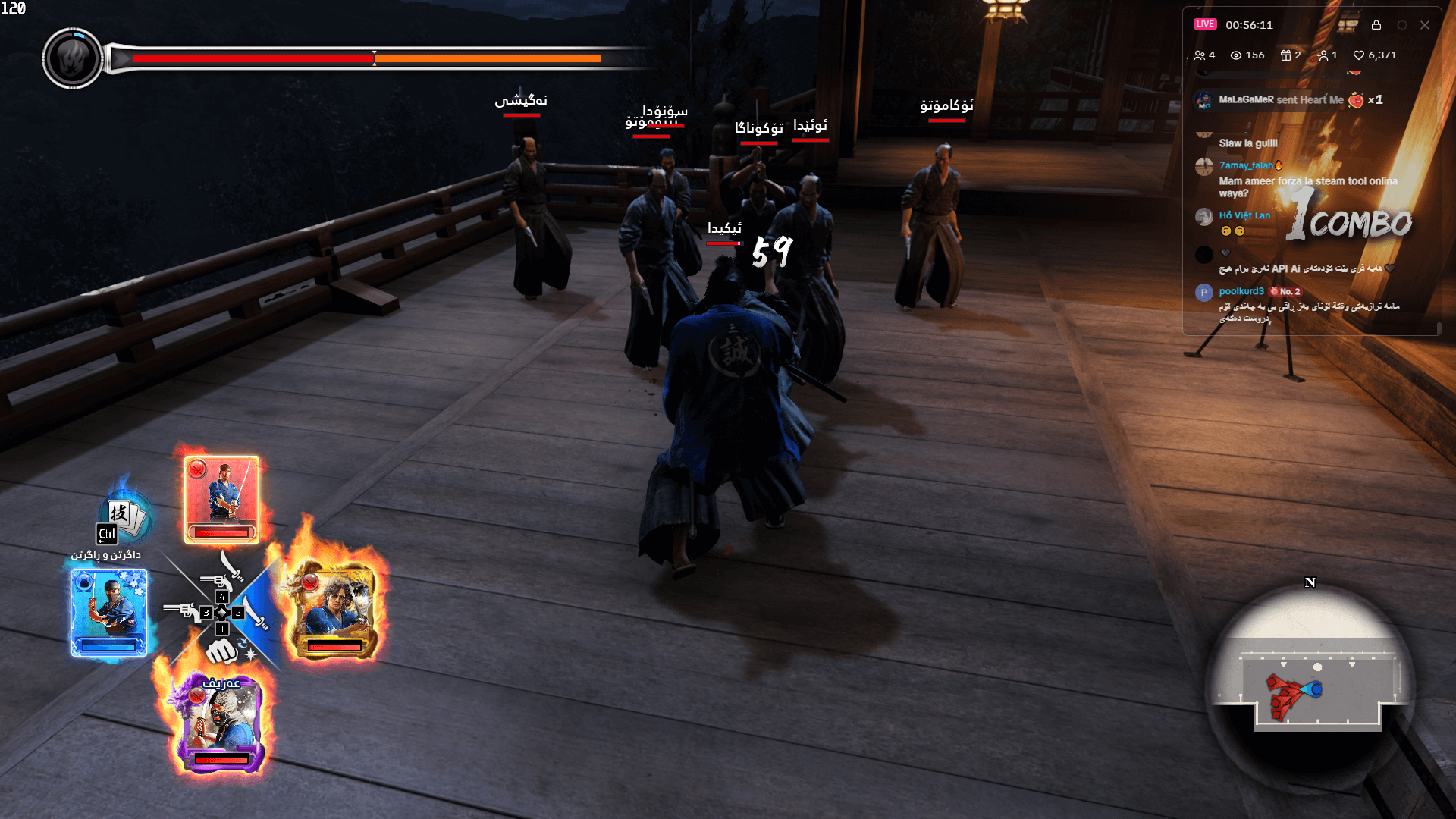The width and height of the screenshot is (1456, 819).
Task: Select the blue snowflake trooper card
Action: point(109,612)
